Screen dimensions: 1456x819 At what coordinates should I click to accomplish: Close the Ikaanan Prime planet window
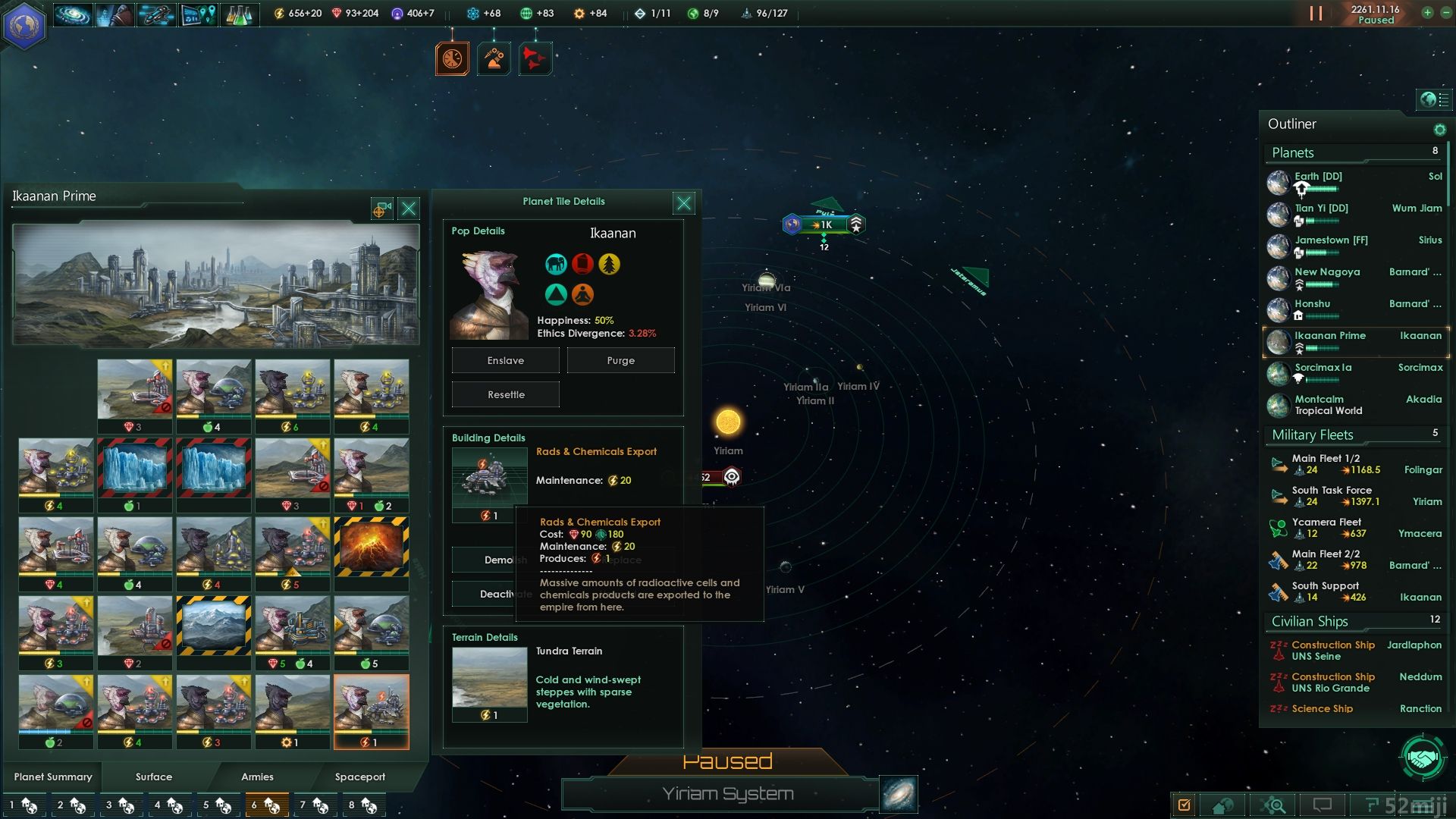tap(409, 209)
